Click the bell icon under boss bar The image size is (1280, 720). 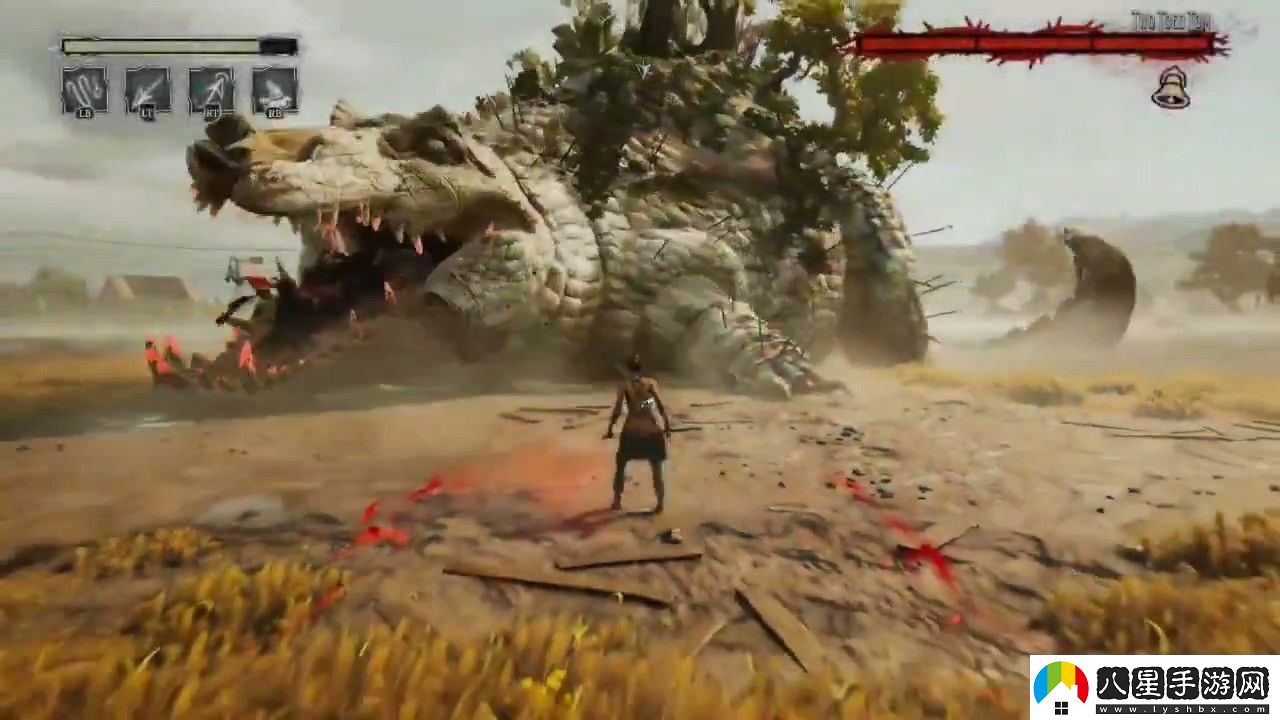[x=1170, y=90]
